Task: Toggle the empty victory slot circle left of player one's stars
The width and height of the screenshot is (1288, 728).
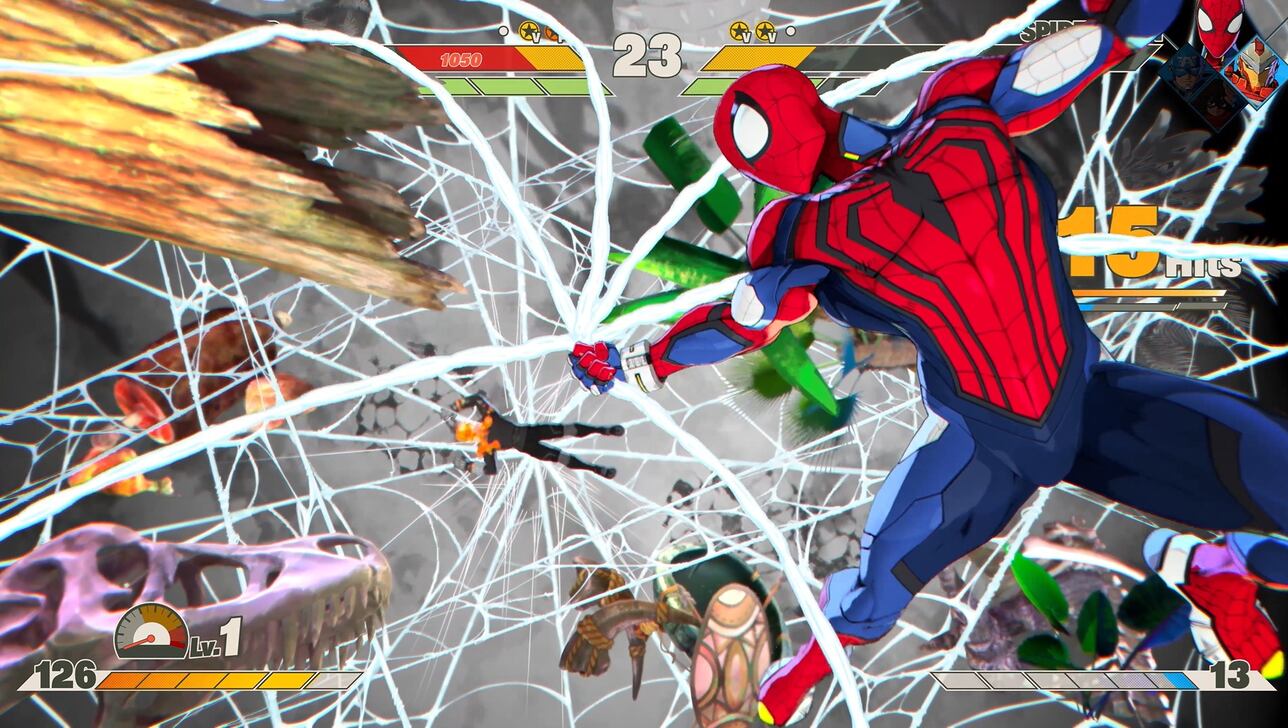Action: [x=503, y=31]
